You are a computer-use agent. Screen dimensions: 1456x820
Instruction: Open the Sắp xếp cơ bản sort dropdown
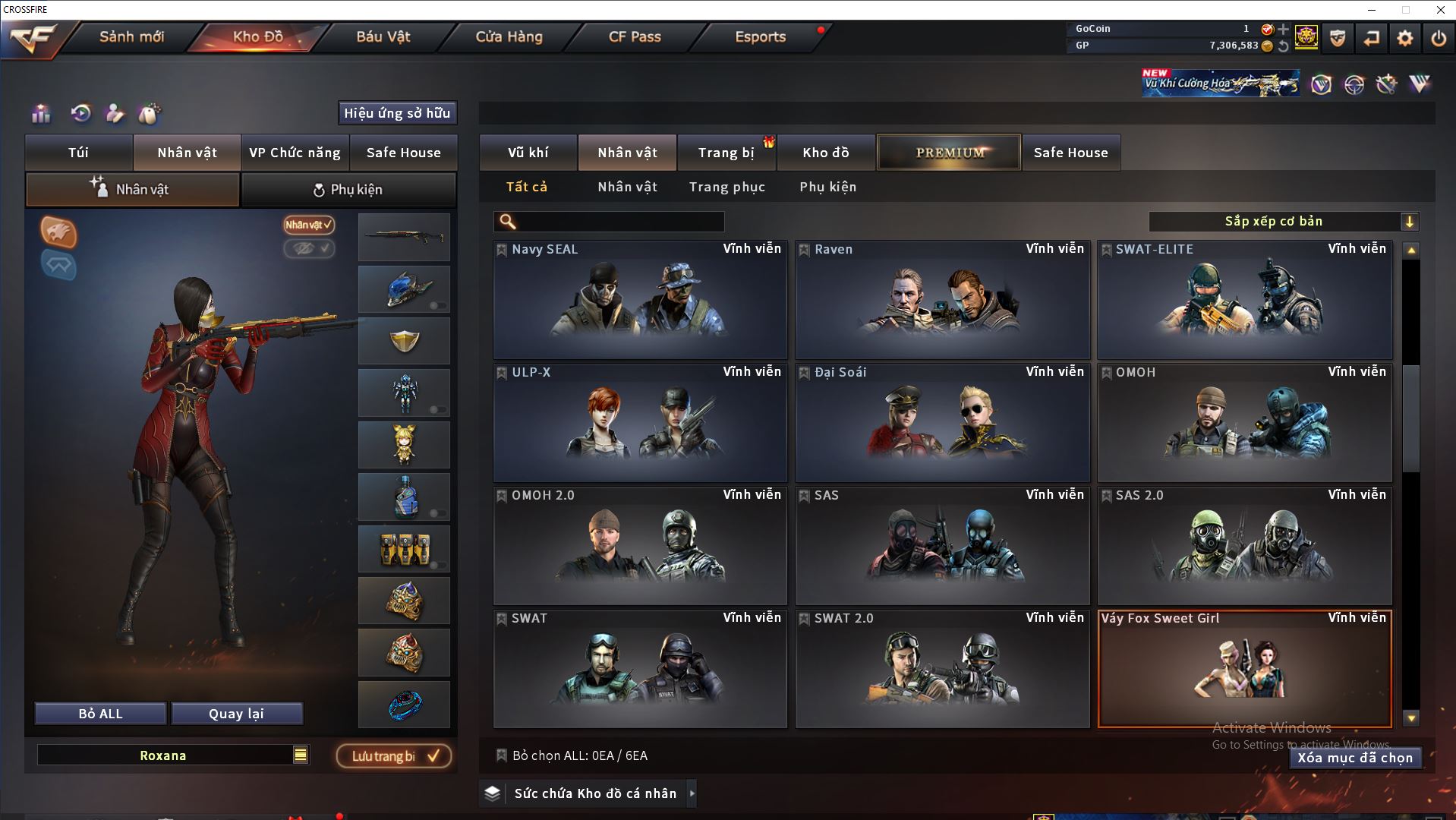pos(1283,222)
